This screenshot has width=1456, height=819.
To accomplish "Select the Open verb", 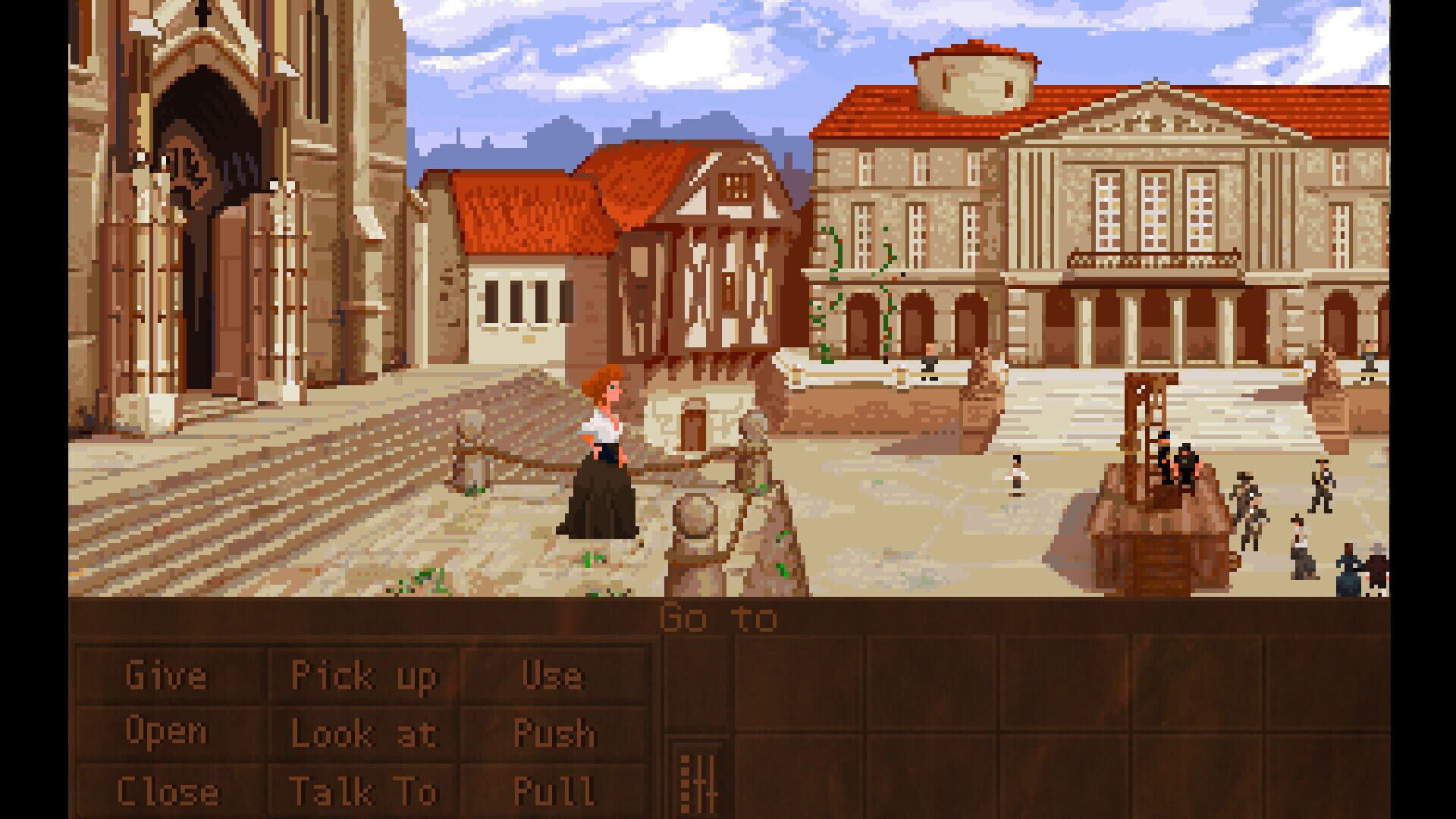I will (168, 730).
